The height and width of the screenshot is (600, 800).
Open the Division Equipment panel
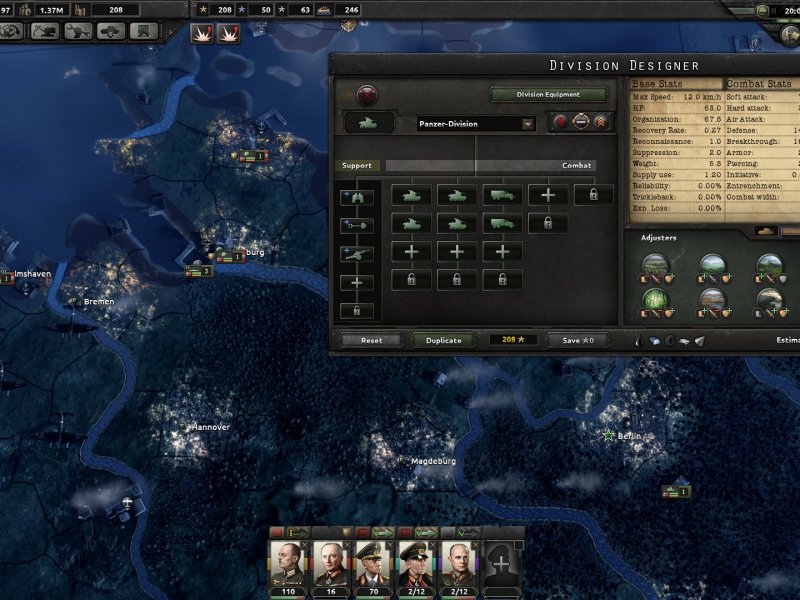click(x=549, y=95)
